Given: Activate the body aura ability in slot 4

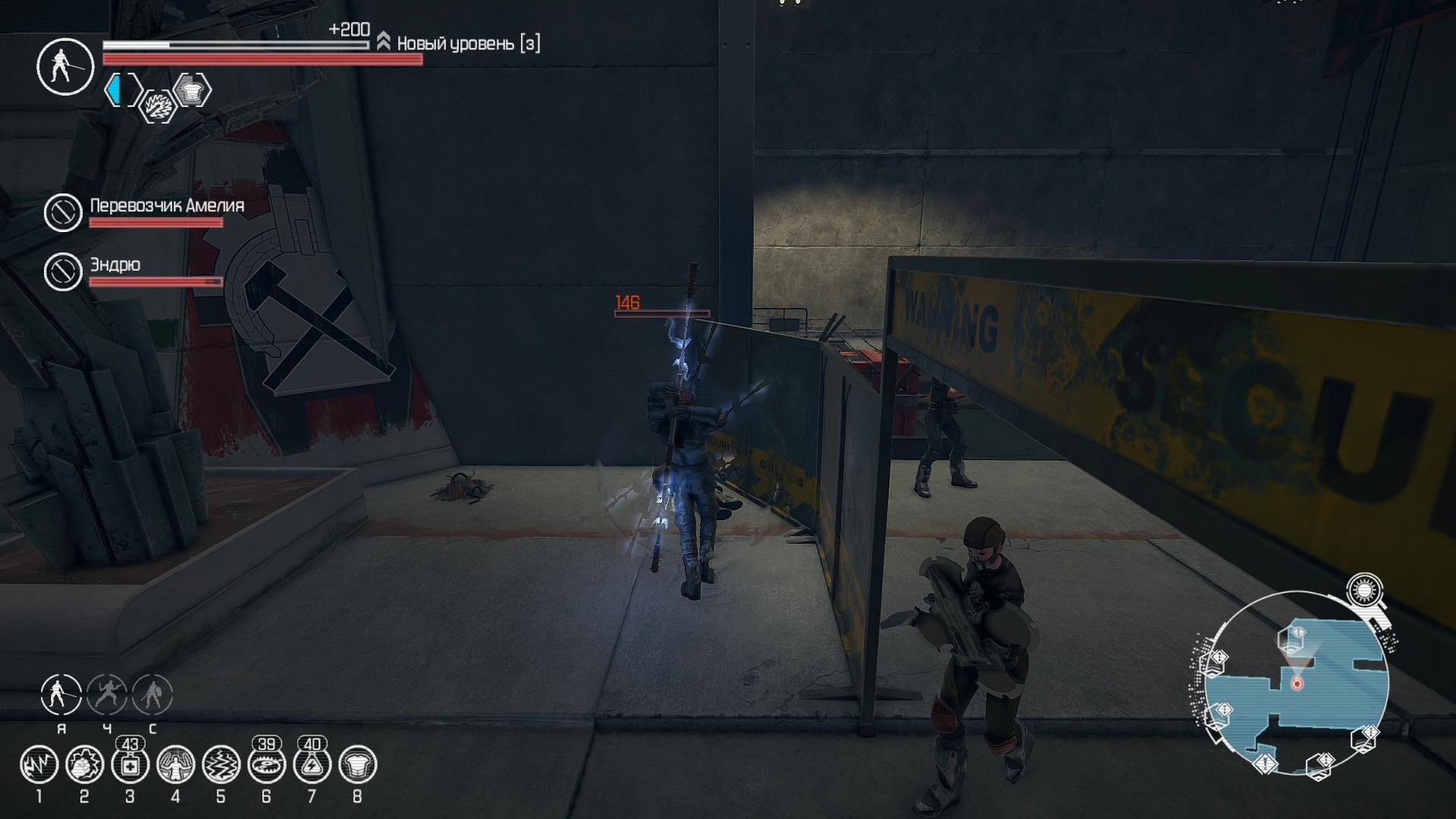Looking at the screenshot, I should (x=176, y=765).
